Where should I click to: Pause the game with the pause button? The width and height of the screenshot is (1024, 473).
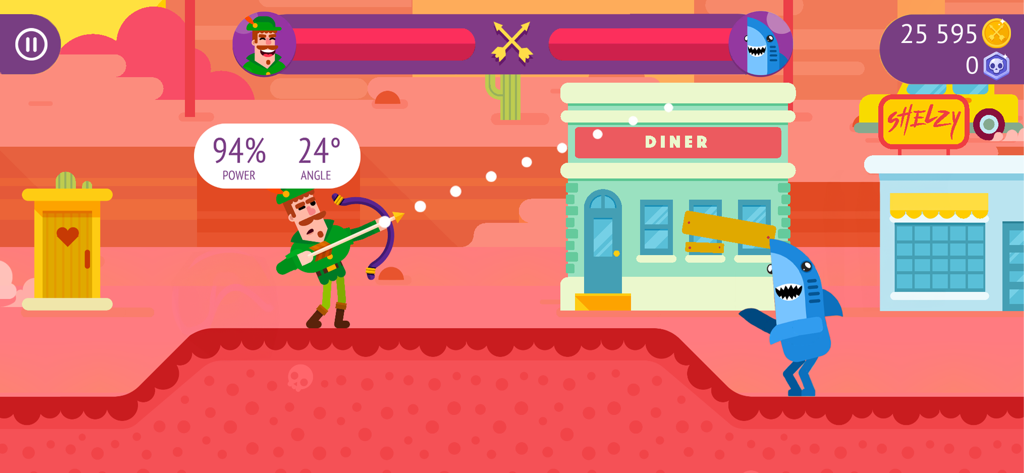pos(31,44)
